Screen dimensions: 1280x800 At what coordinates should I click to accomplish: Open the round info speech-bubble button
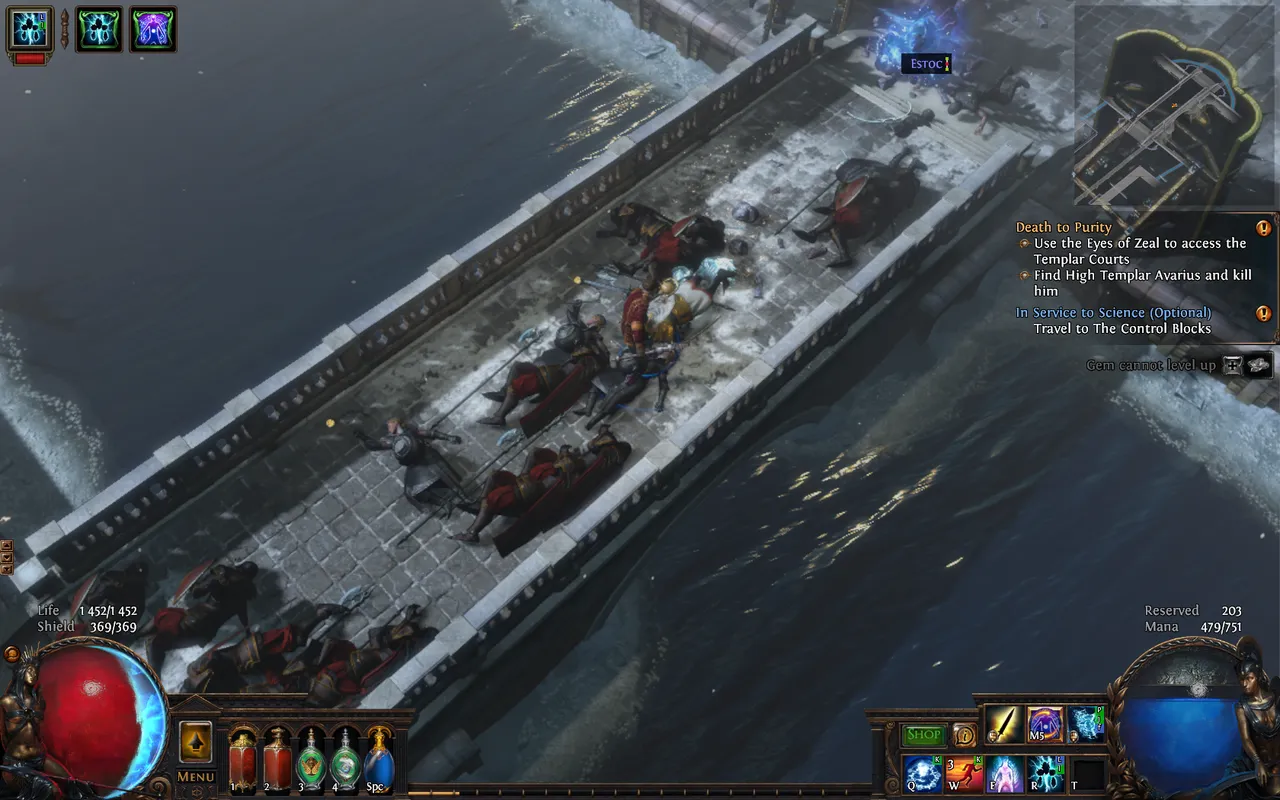pyautogui.click(x=964, y=735)
